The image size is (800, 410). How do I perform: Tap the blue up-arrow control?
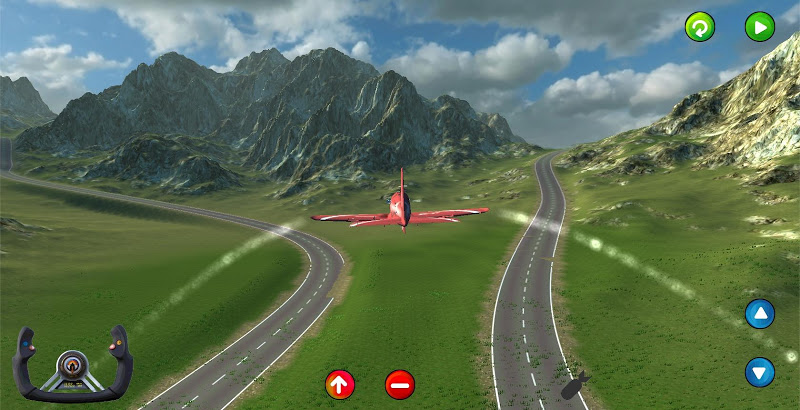pos(760,315)
